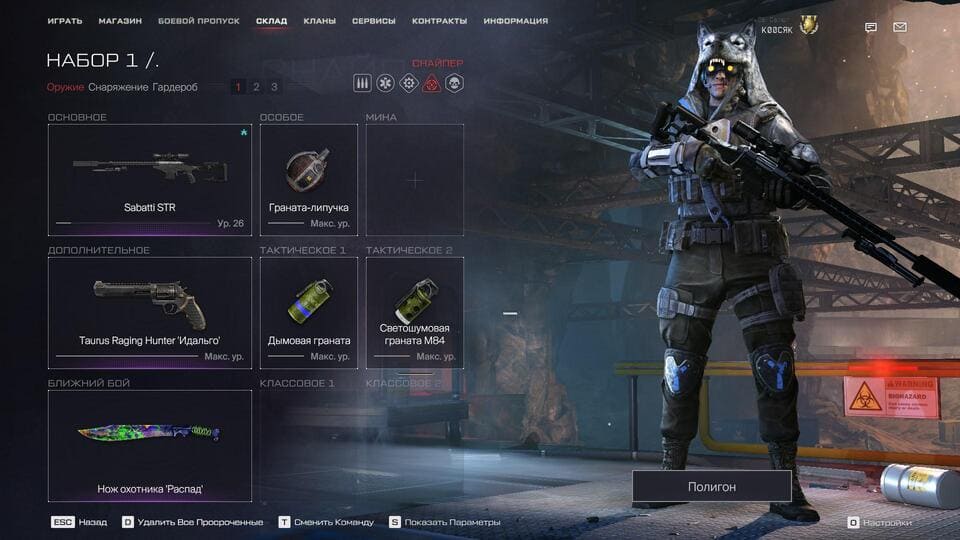Open the БОЕВОЙ ПРОПУСК page
The image size is (960, 540).
198,21
